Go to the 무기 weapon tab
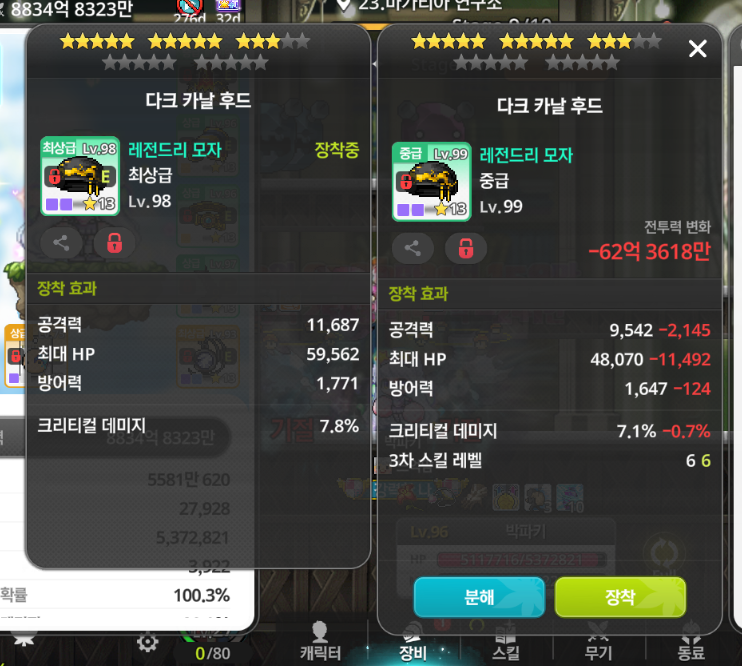 598,640
